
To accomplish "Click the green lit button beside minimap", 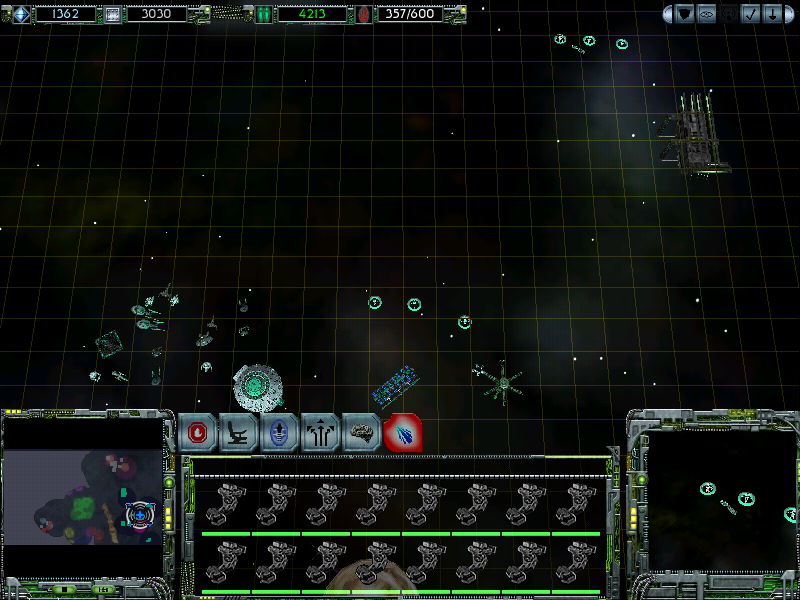I will tap(169, 481).
